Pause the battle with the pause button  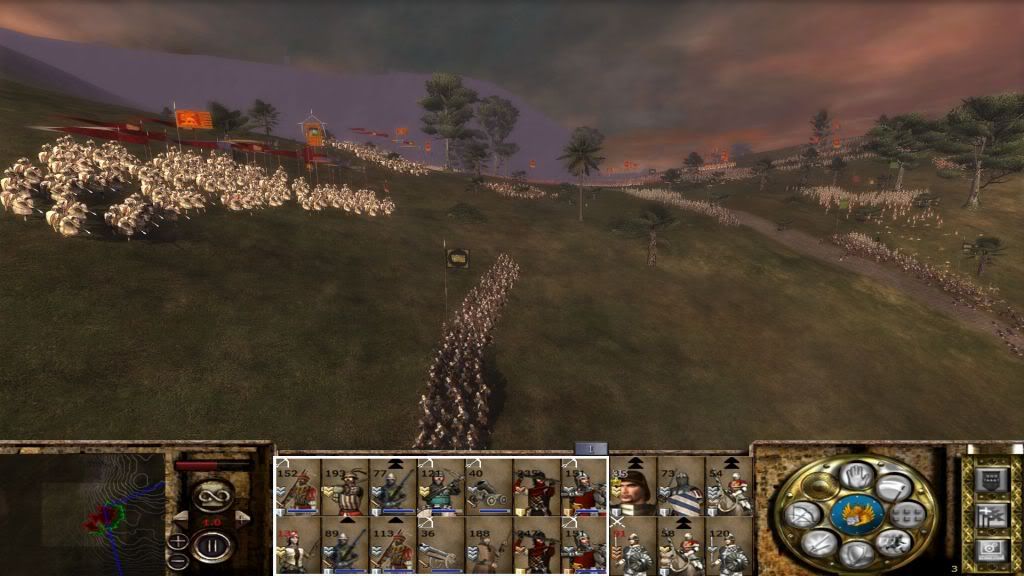pos(211,545)
